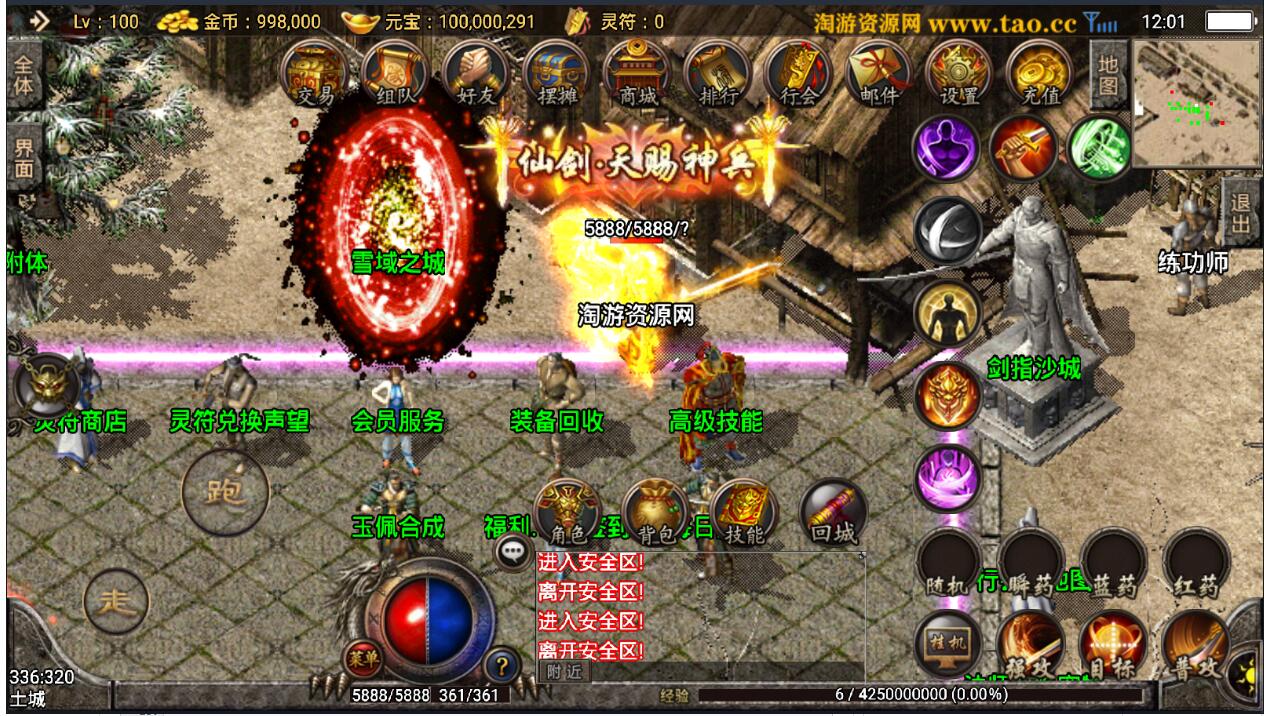The image size is (1264, 716).
Task: Switch to the 跑 run mode
Action: tap(225, 491)
